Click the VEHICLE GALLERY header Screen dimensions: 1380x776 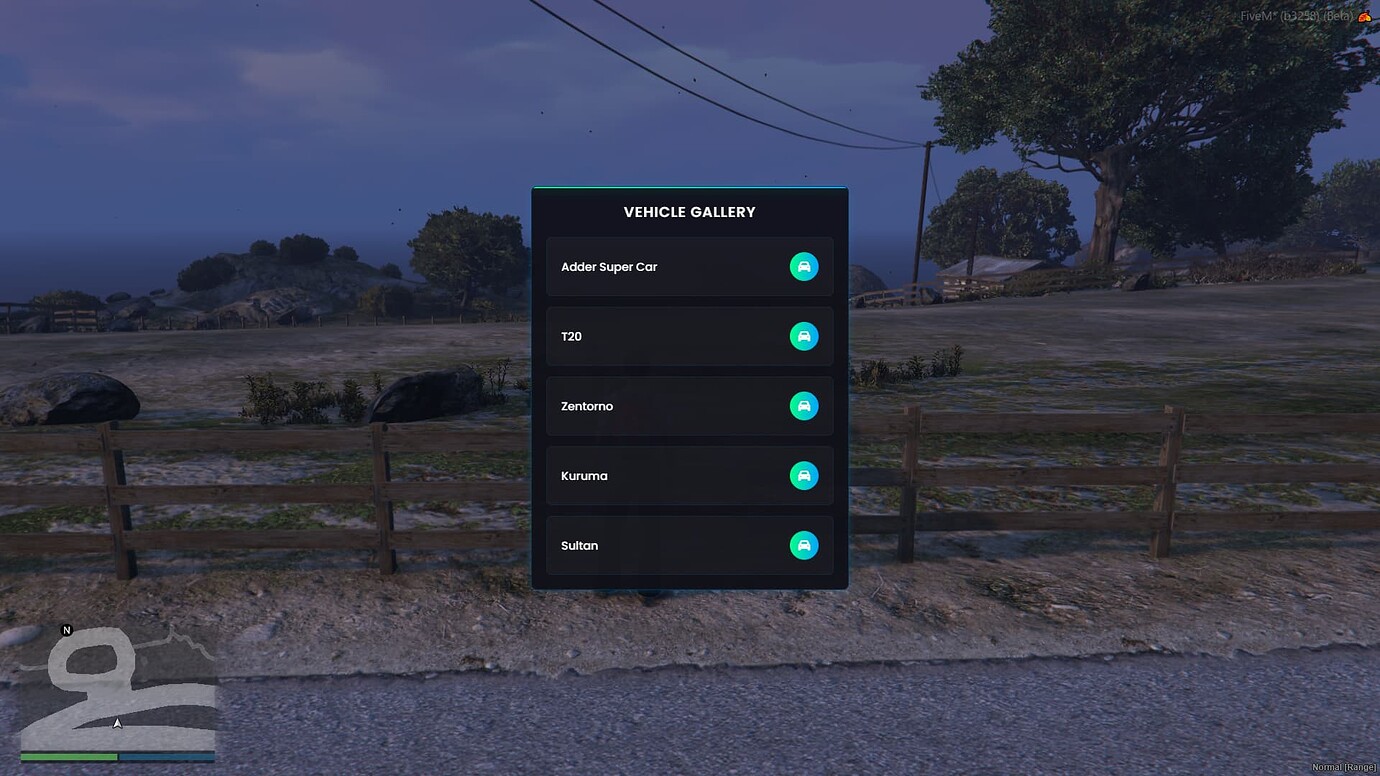[689, 211]
